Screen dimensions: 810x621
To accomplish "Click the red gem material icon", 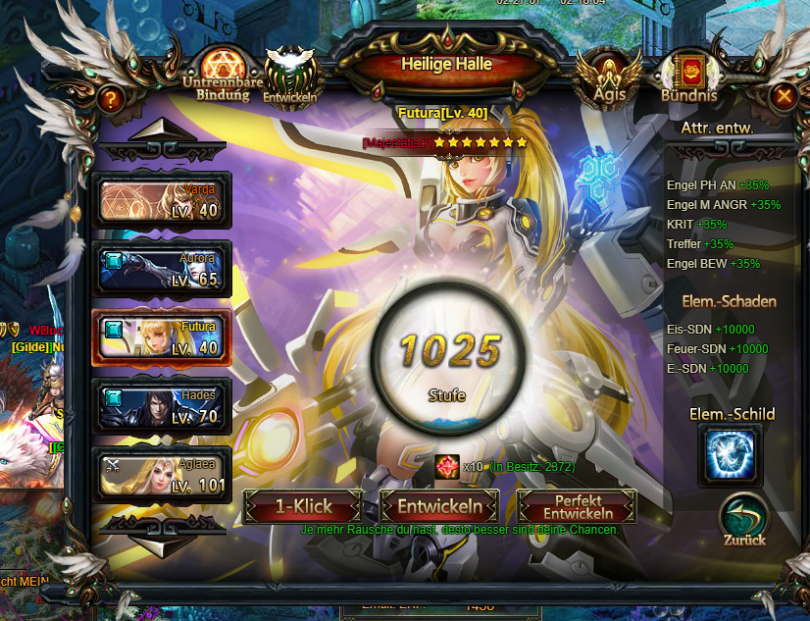I will (447, 466).
